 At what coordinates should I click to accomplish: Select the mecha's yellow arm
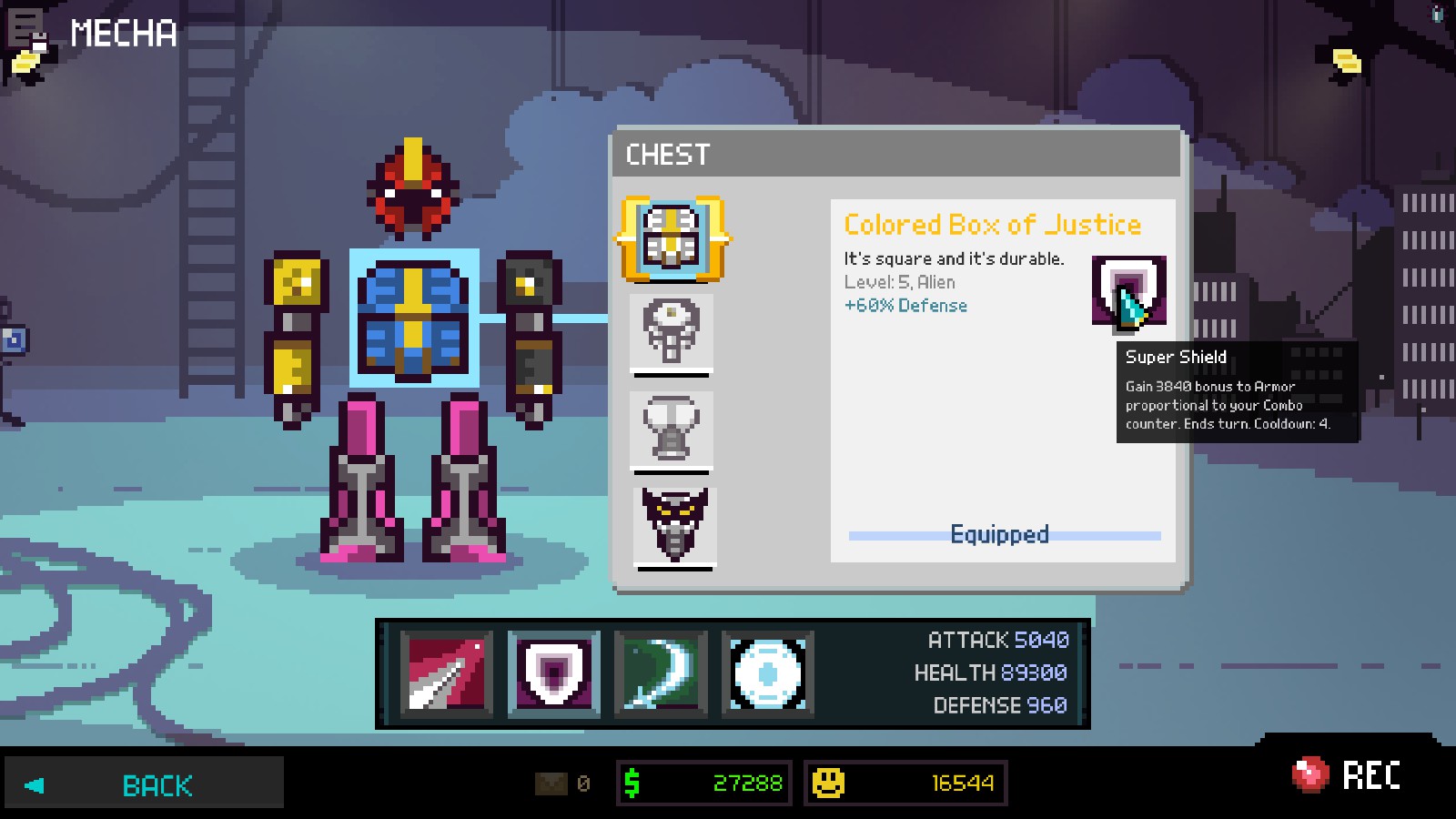tap(296, 337)
